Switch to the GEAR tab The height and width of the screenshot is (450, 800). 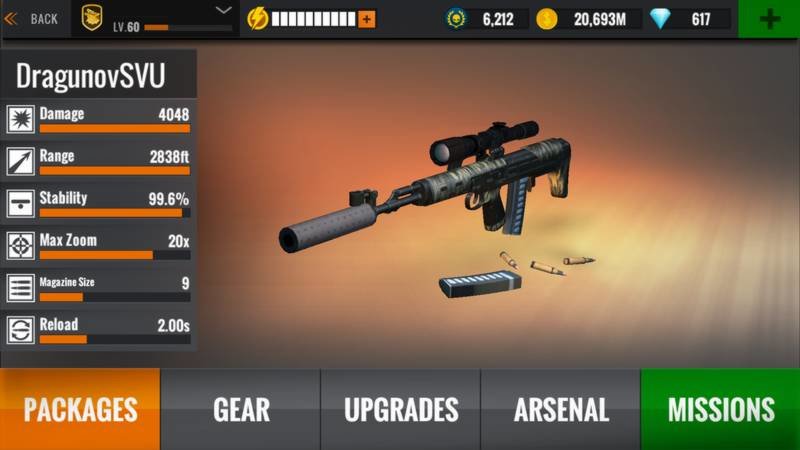click(241, 409)
